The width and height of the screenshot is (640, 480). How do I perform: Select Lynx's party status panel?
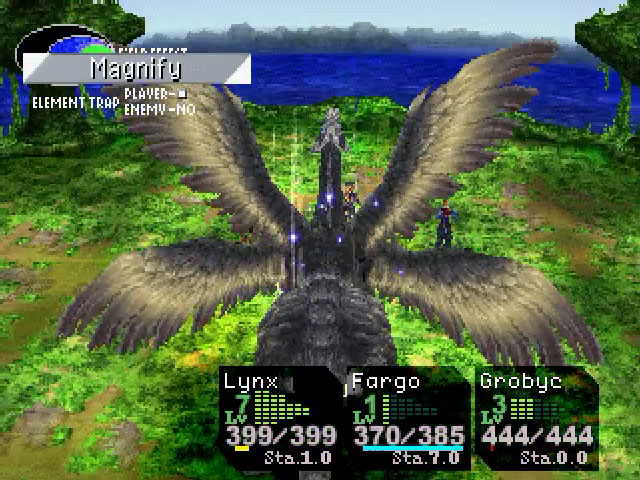281,418
